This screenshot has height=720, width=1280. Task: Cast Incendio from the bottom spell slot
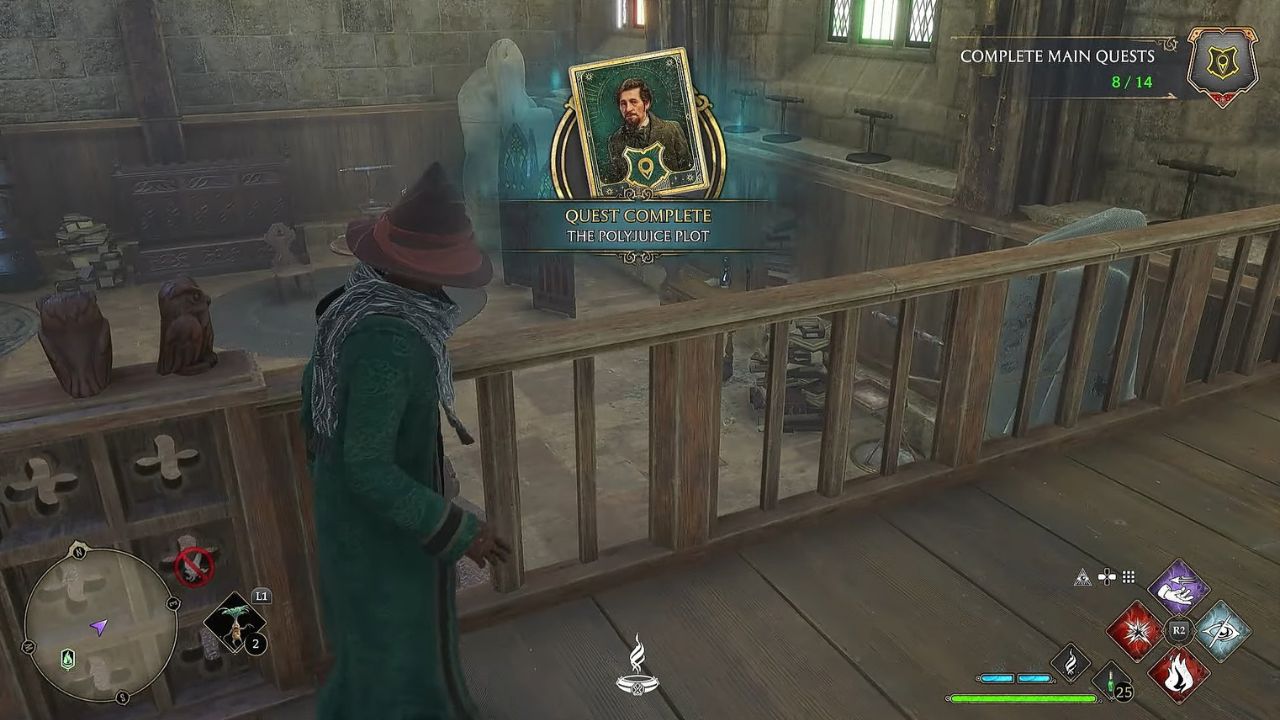1179,673
